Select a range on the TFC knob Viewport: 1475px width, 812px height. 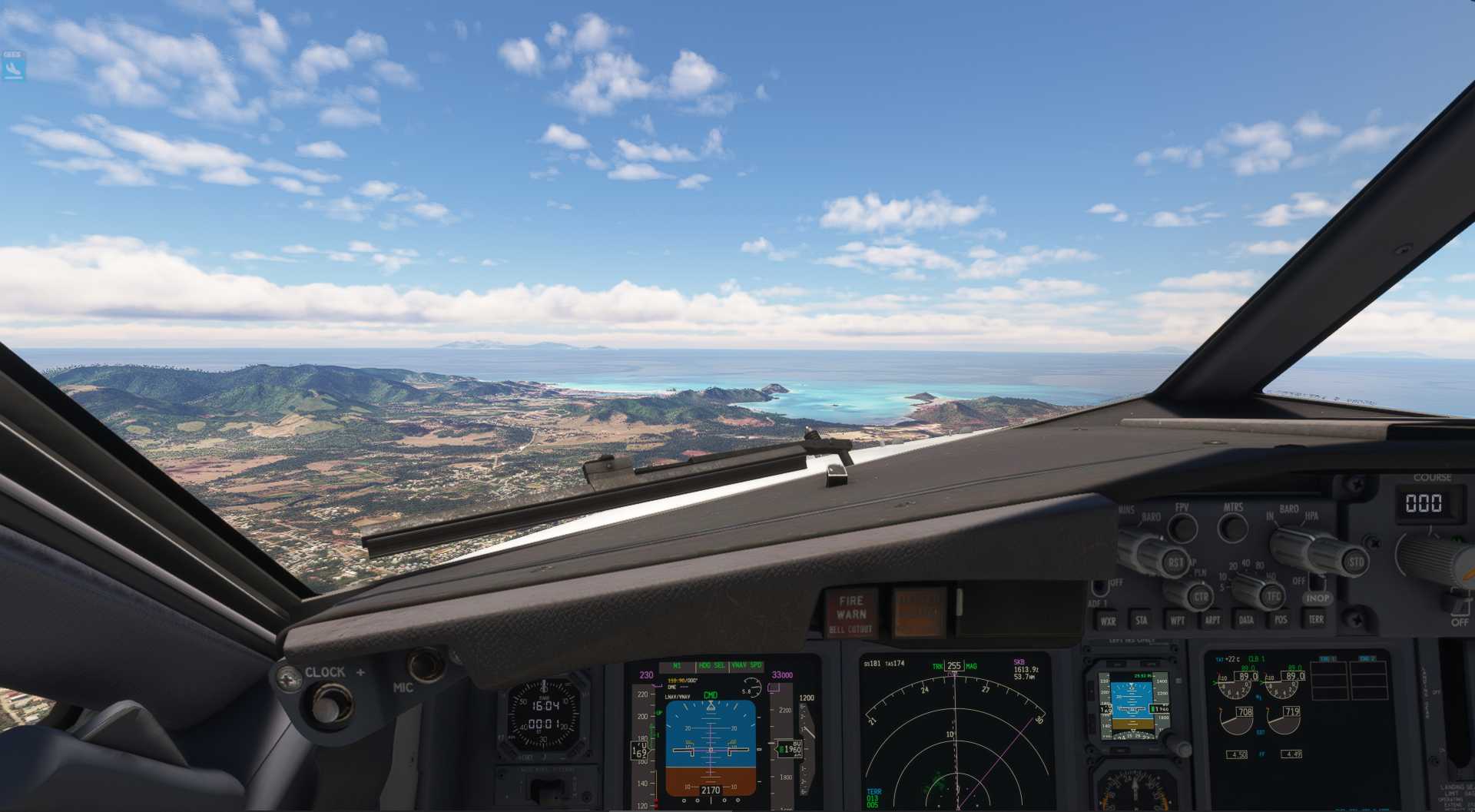(x=1274, y=595)
